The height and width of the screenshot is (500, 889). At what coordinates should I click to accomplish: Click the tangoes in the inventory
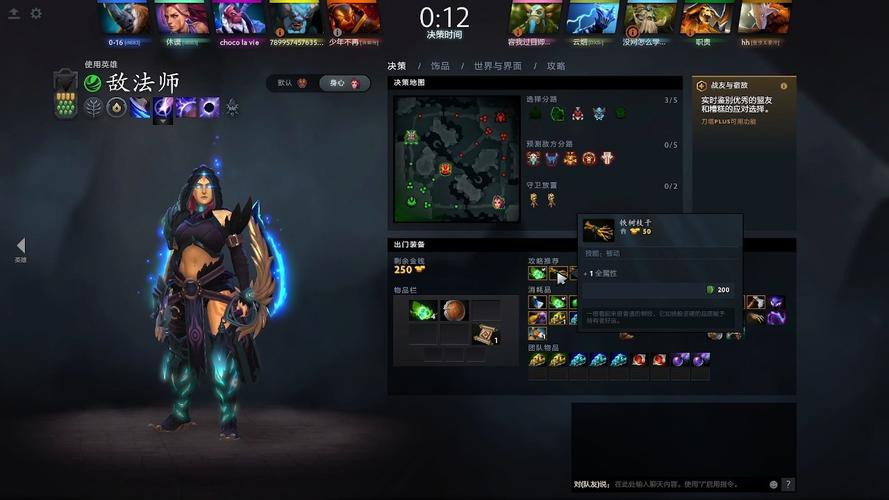click(x=422, y=310)
